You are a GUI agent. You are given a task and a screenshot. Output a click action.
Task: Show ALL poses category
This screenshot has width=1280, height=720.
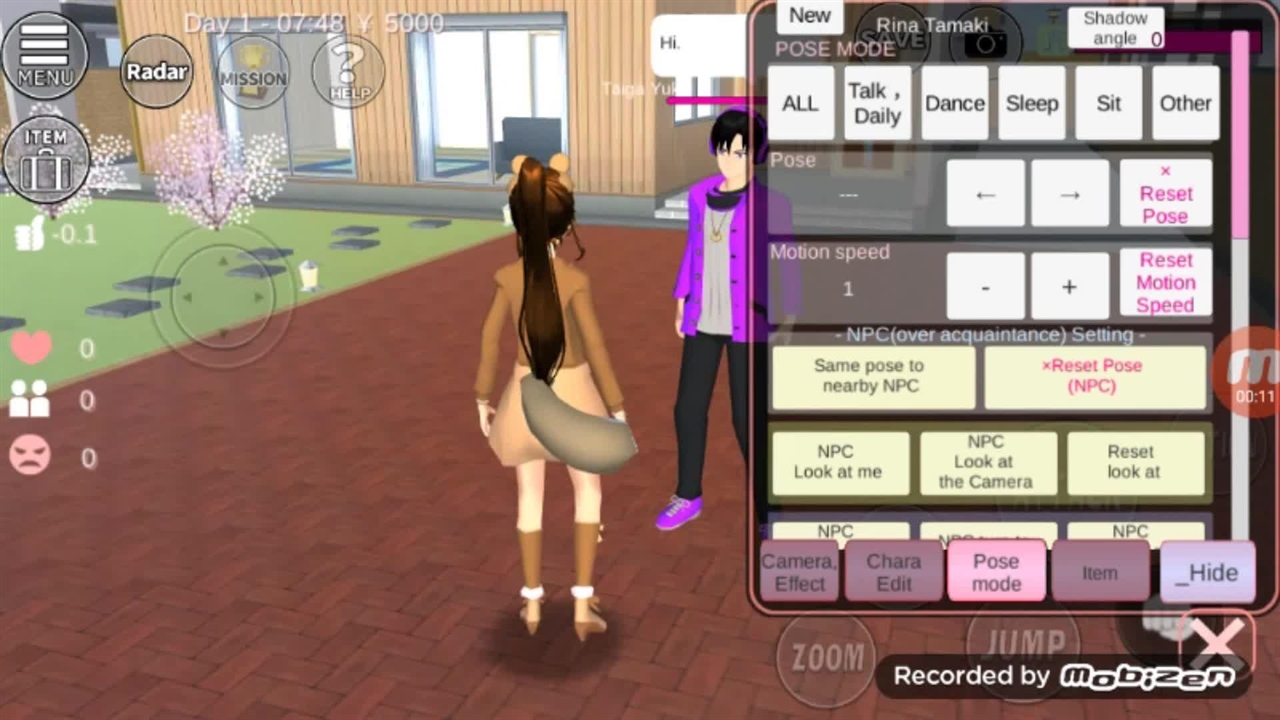coord(800,103)
